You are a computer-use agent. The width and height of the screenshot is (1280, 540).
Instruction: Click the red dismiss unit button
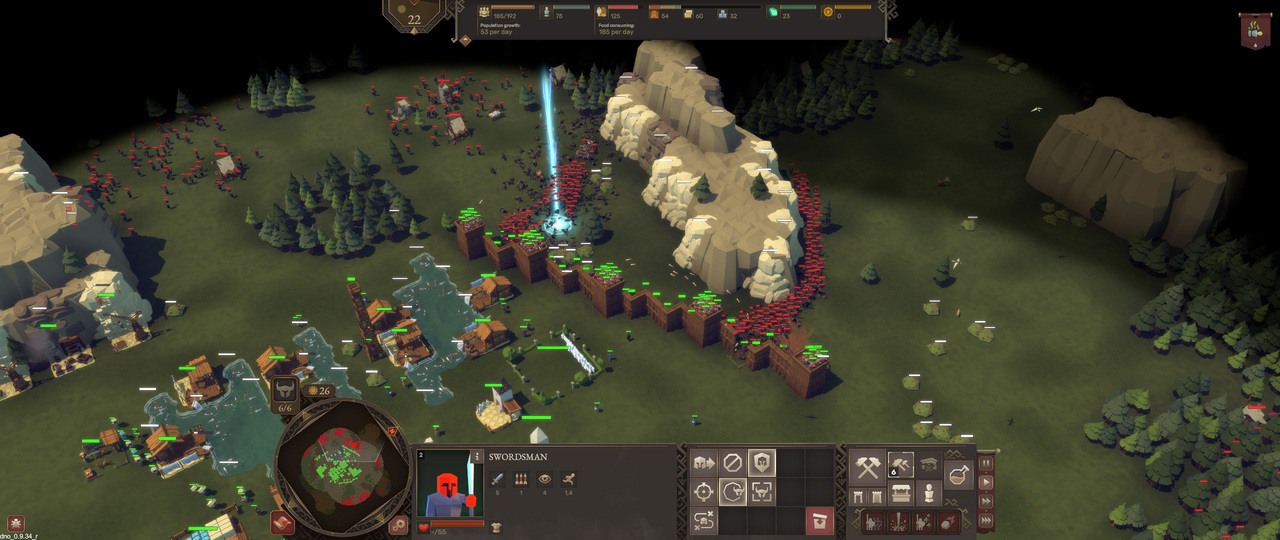click(819, 521)
